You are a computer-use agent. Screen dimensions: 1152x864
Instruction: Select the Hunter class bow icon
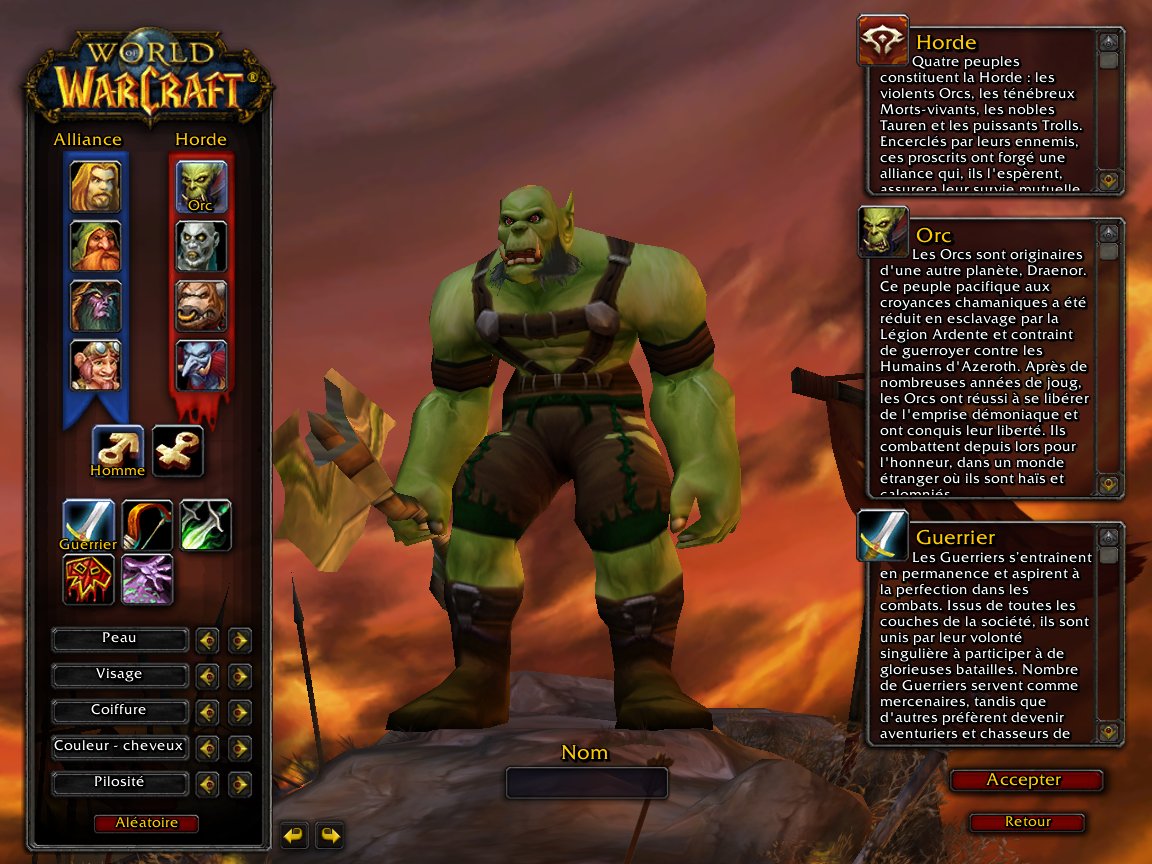coord(147,525)
